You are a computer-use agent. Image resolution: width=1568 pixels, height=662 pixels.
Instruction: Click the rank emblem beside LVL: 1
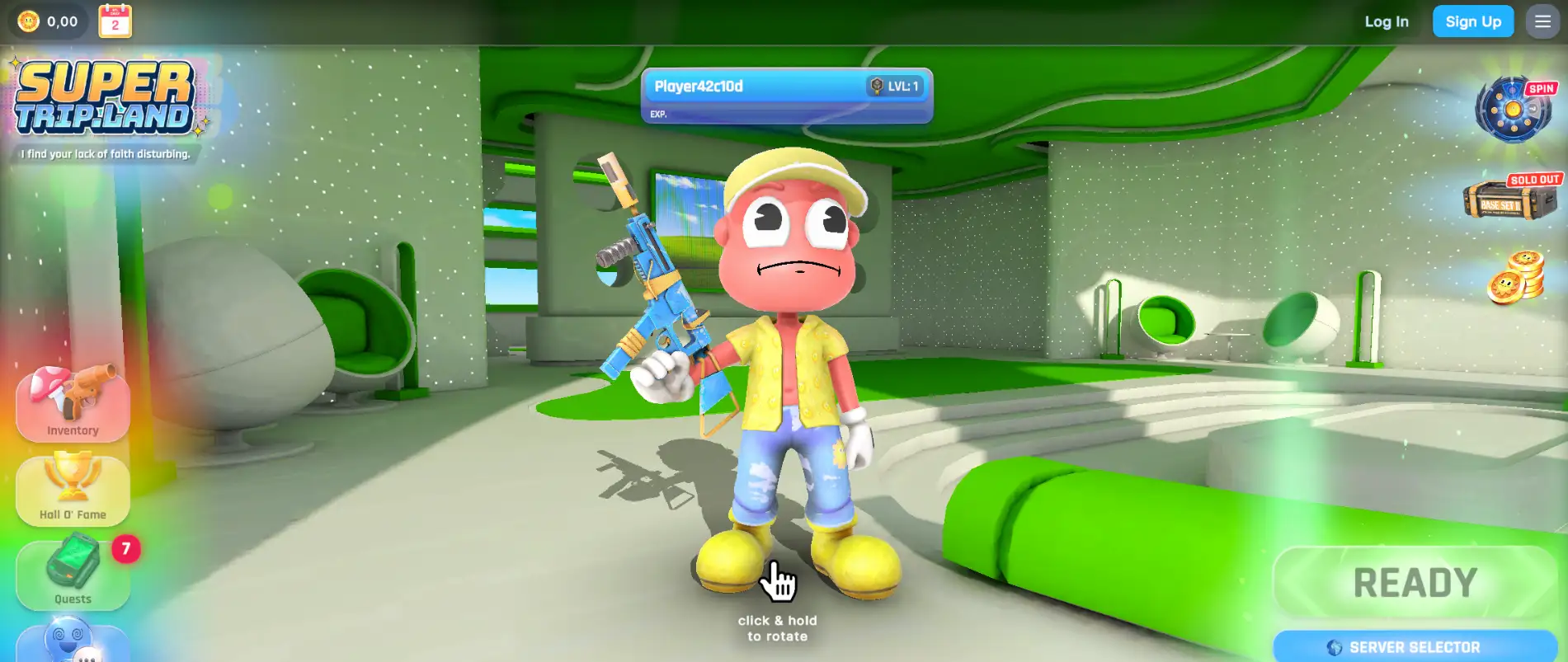[x=873, y=86]
